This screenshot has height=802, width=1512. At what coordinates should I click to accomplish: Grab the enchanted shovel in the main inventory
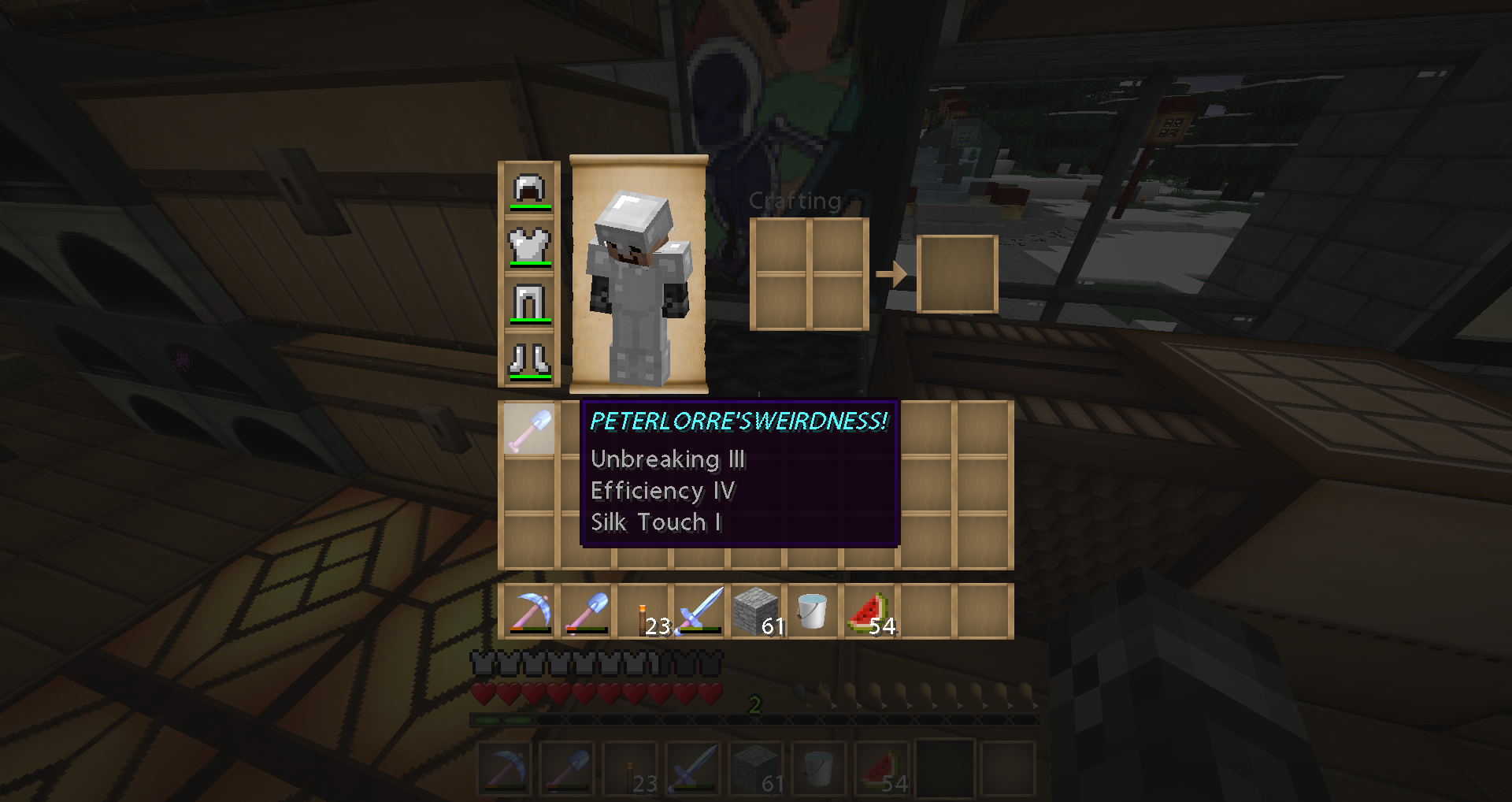coord(529,429)
